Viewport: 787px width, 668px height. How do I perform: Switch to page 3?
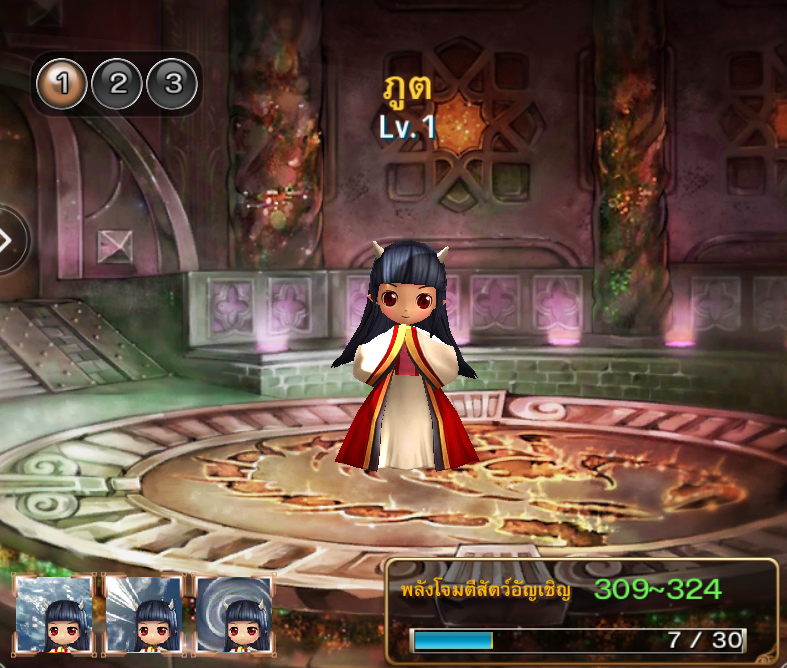tap(173, 84)
